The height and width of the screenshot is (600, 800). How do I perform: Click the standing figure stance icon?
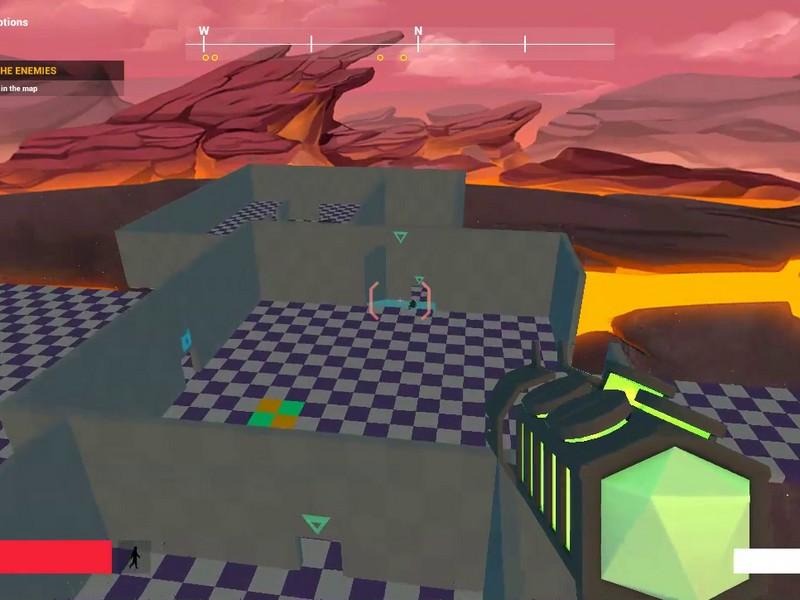click(134, 558)
